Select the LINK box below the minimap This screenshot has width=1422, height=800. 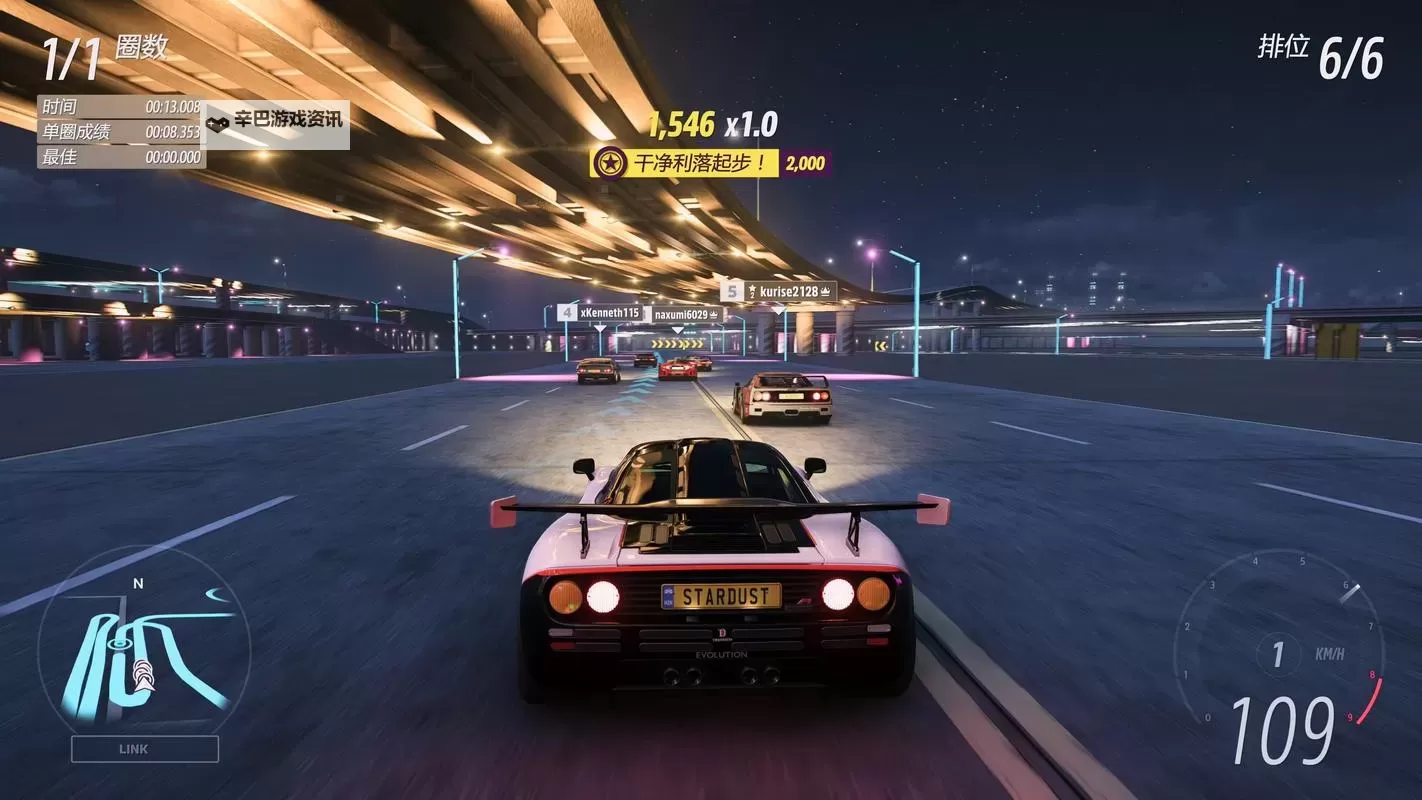[x=145, y=749]
